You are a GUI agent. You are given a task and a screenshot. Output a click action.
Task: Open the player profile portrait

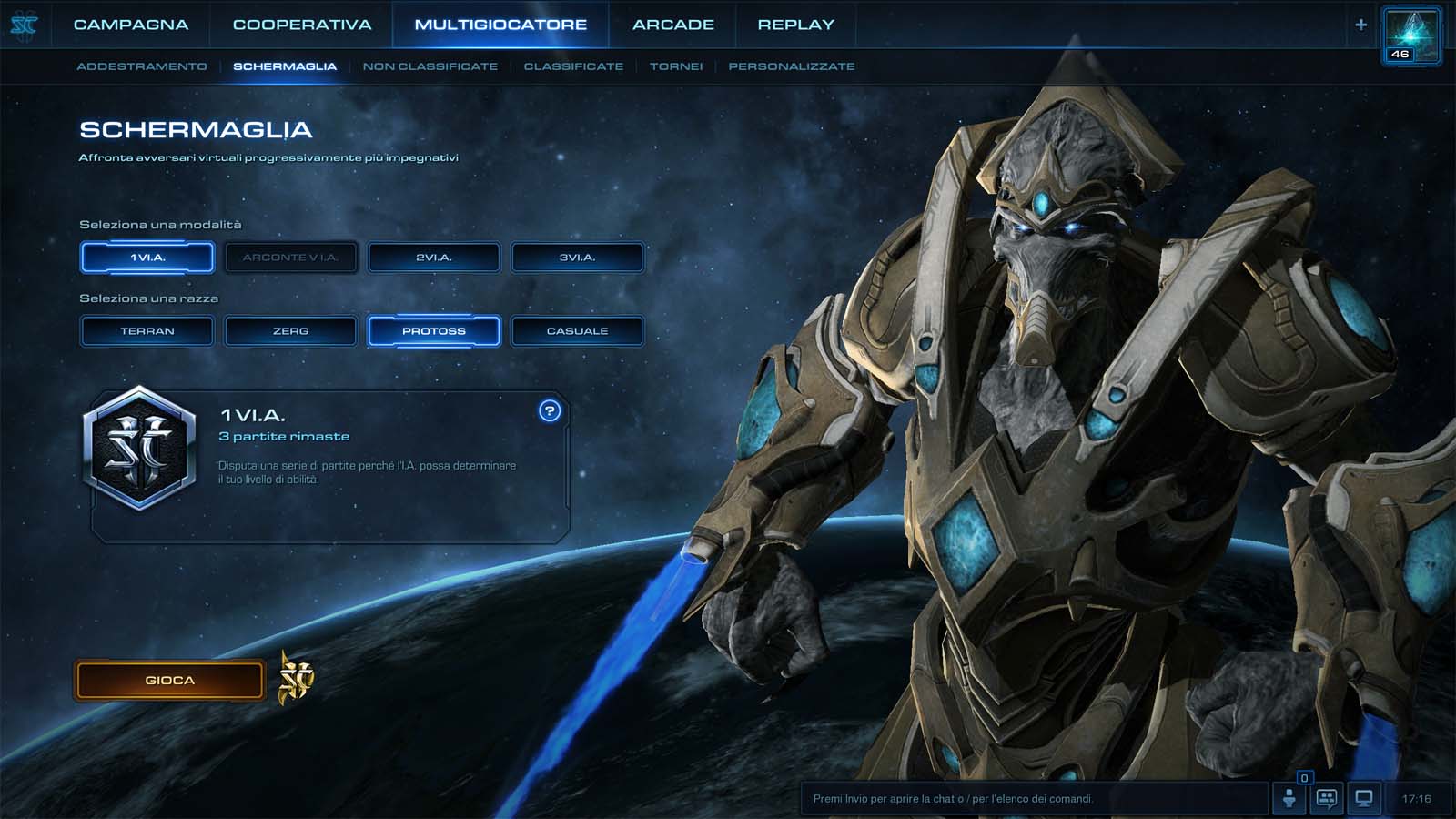point(1410,35)
